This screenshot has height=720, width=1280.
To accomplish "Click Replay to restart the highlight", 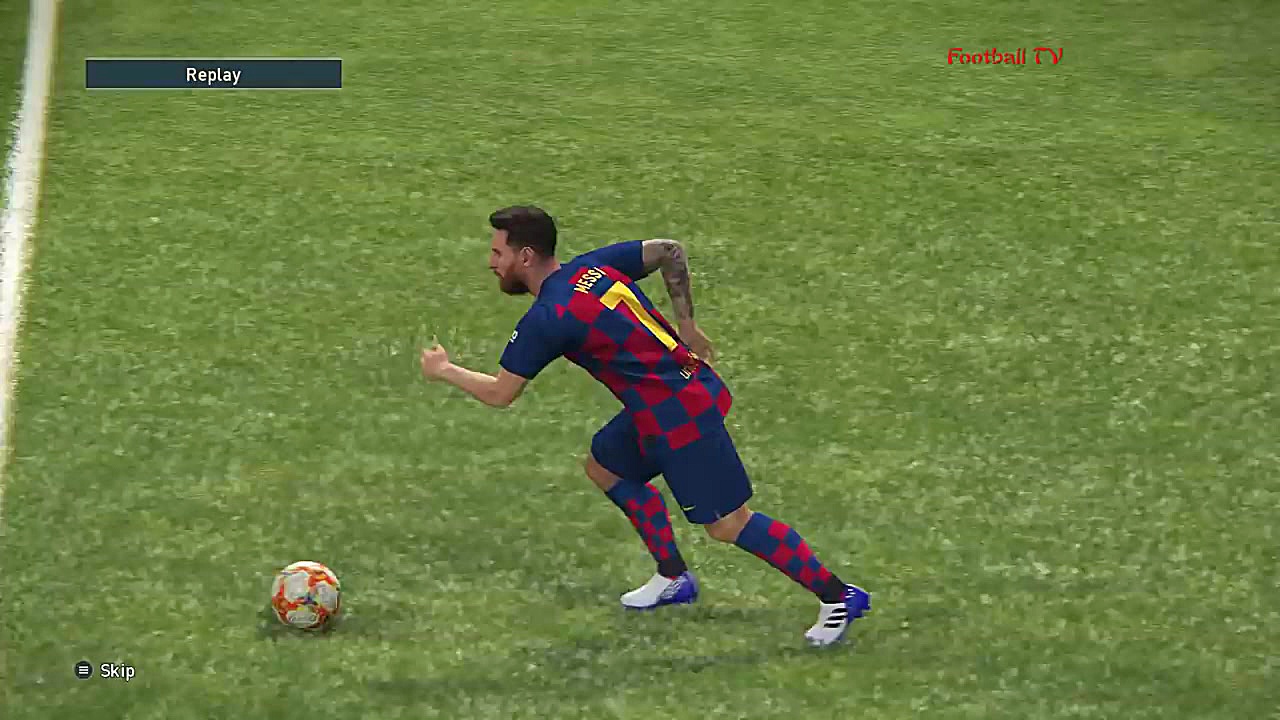I will click(213, 74).
